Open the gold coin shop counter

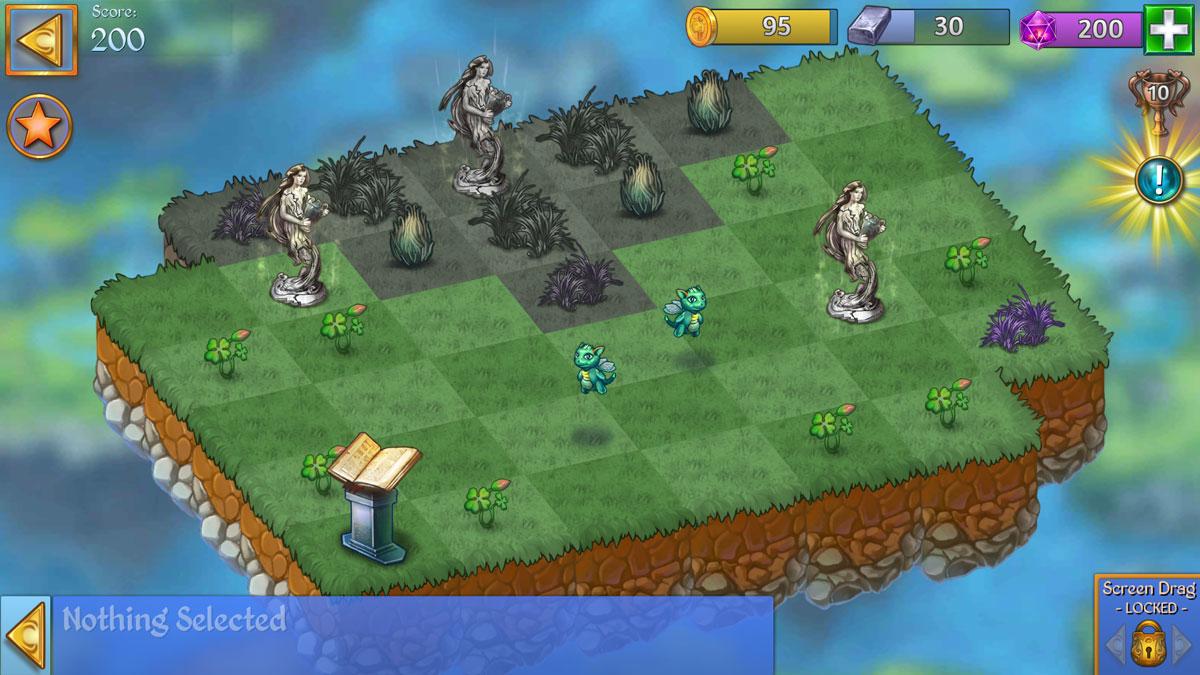pos(762,28)
